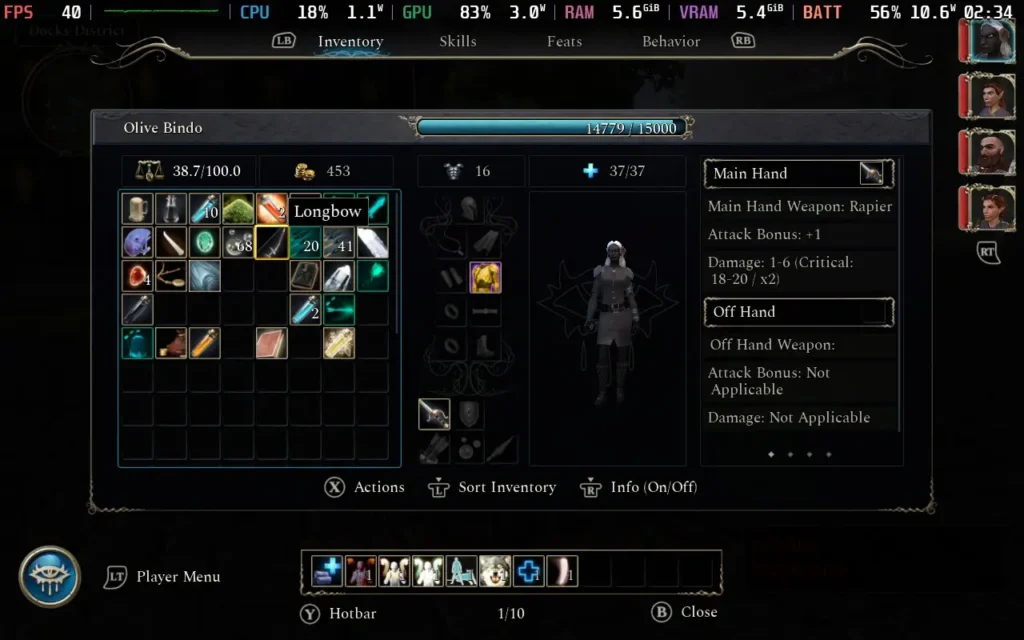Screen dimensions: 1024x640
Task: Pick the ale mug inventory item
Action: click(x=137, y=208)
